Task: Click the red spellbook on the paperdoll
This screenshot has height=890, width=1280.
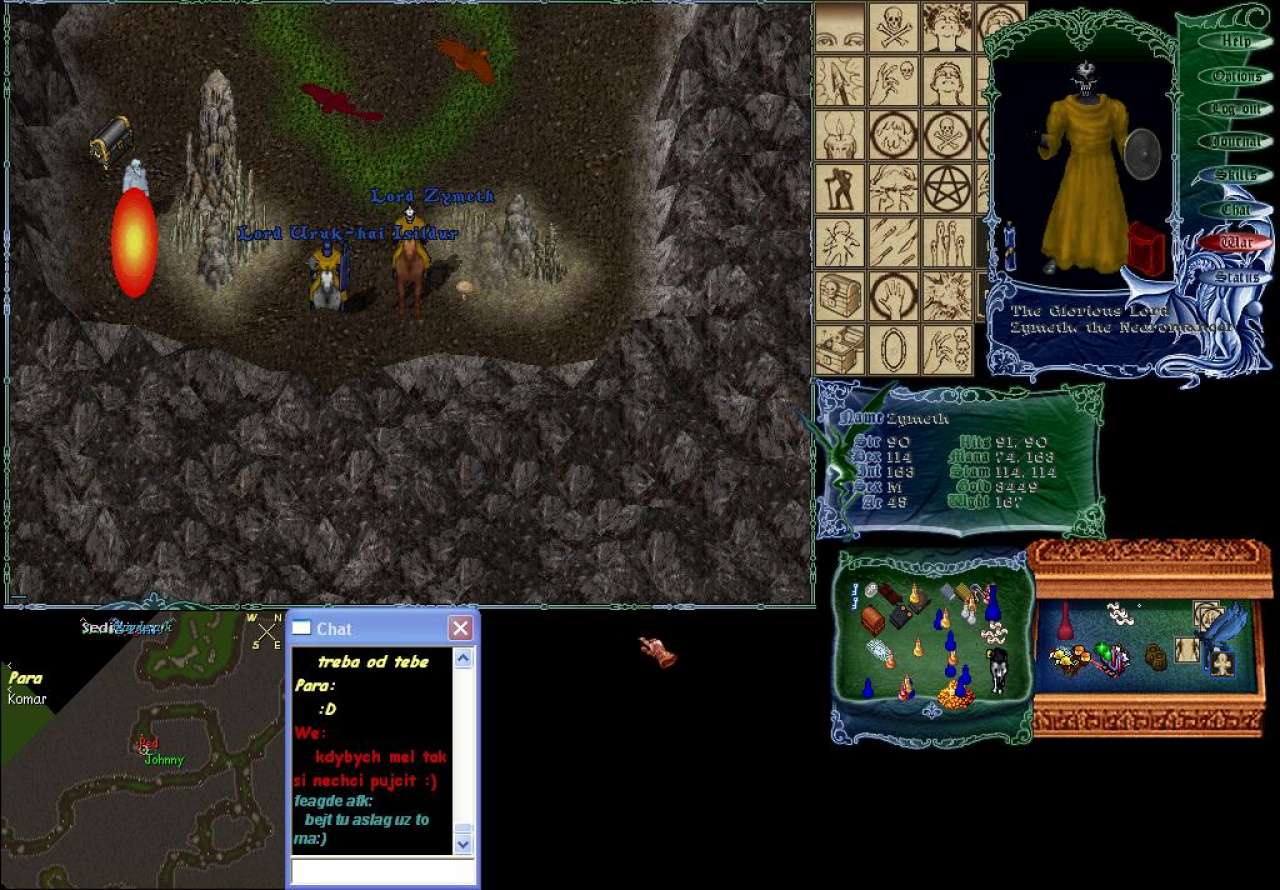Action: point(1147,249)
